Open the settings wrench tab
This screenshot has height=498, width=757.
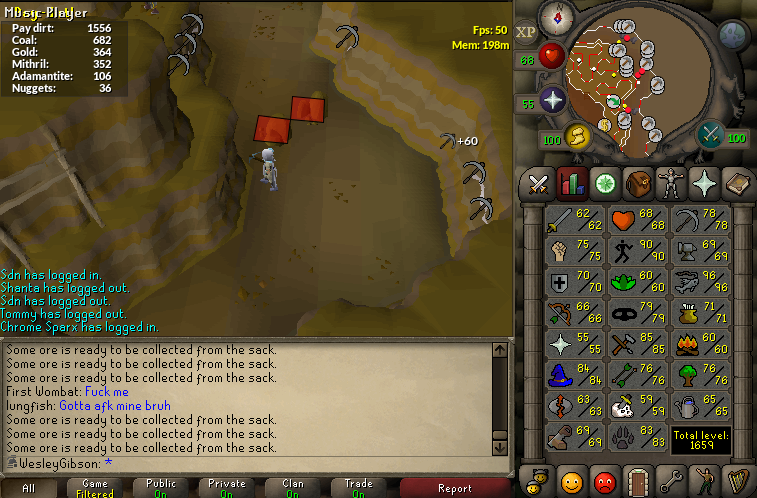click(x=670, y=481)
